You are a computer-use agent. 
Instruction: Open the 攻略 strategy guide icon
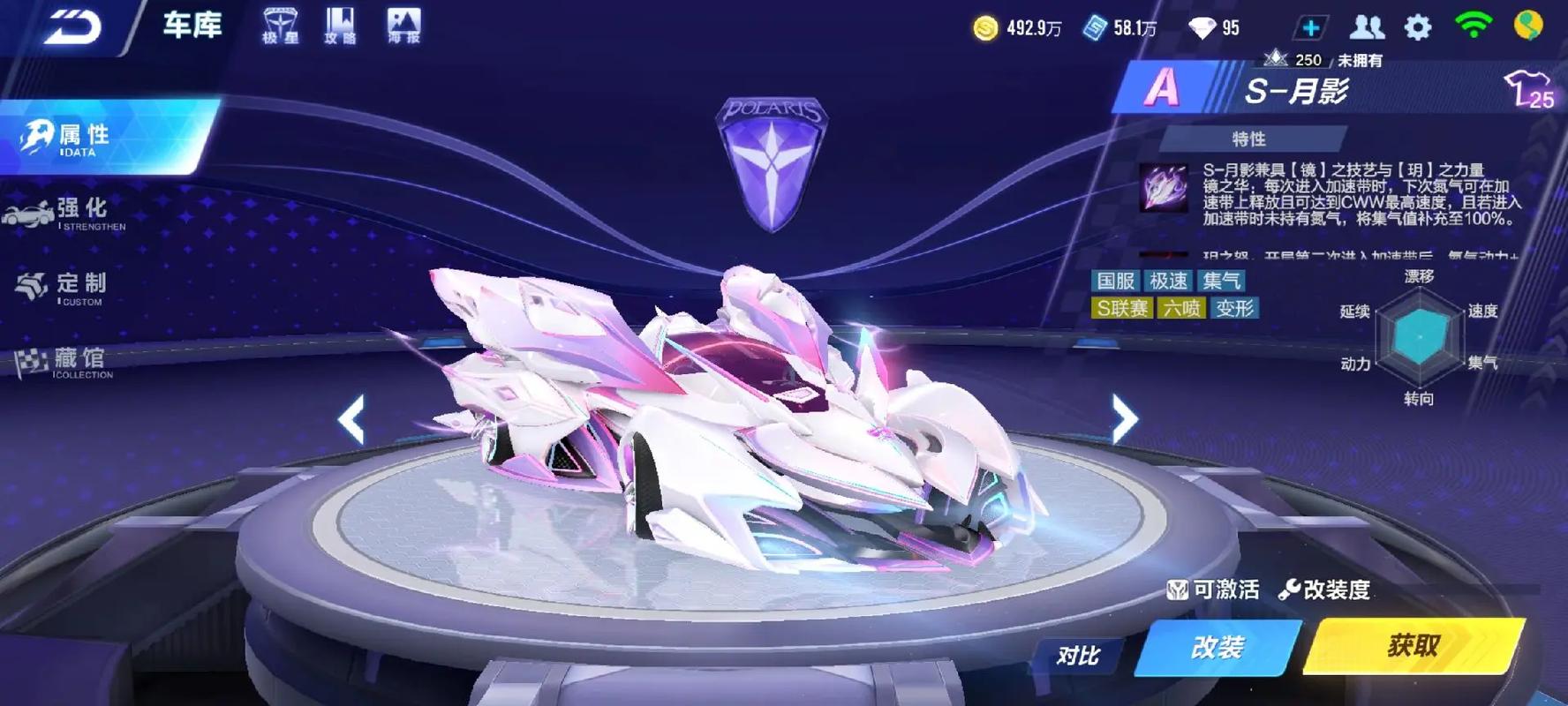pyautogui.click(x=340, y=26)
